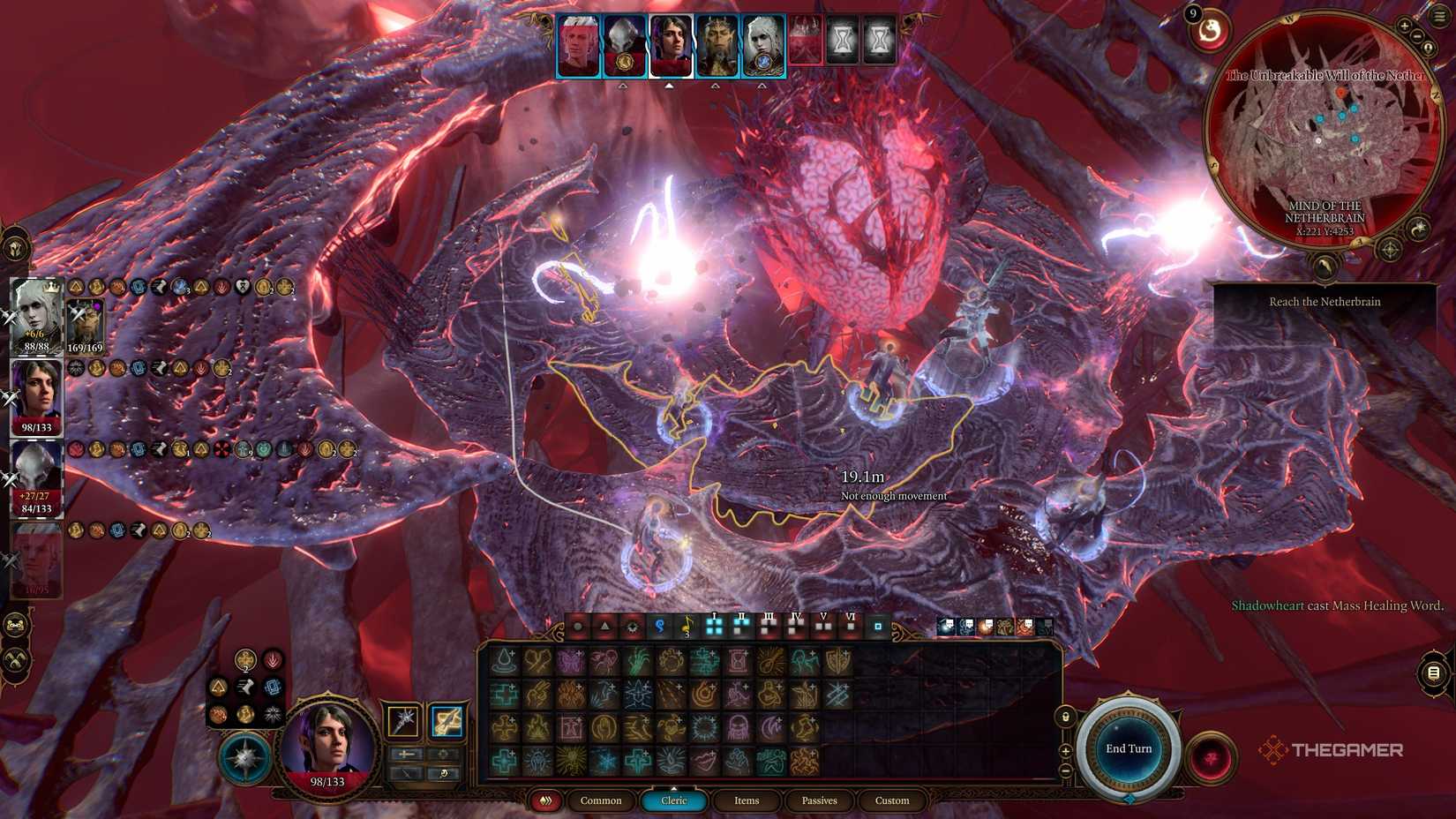Open the hamburger menu icon above the minimap
The image size is (1456, 819).
click(x=1438, y=16)
